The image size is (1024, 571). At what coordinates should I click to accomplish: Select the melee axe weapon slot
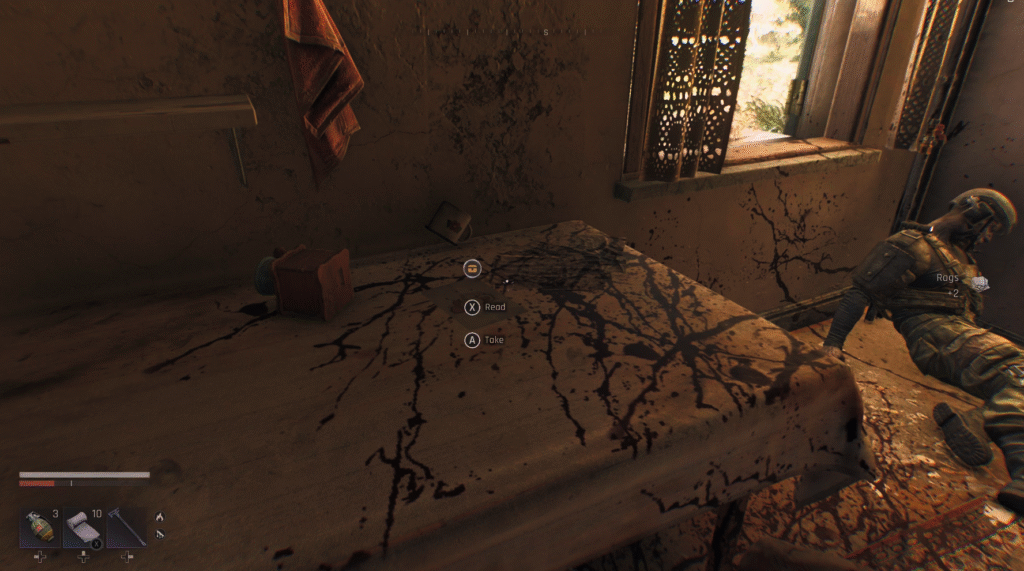[127, 528]
